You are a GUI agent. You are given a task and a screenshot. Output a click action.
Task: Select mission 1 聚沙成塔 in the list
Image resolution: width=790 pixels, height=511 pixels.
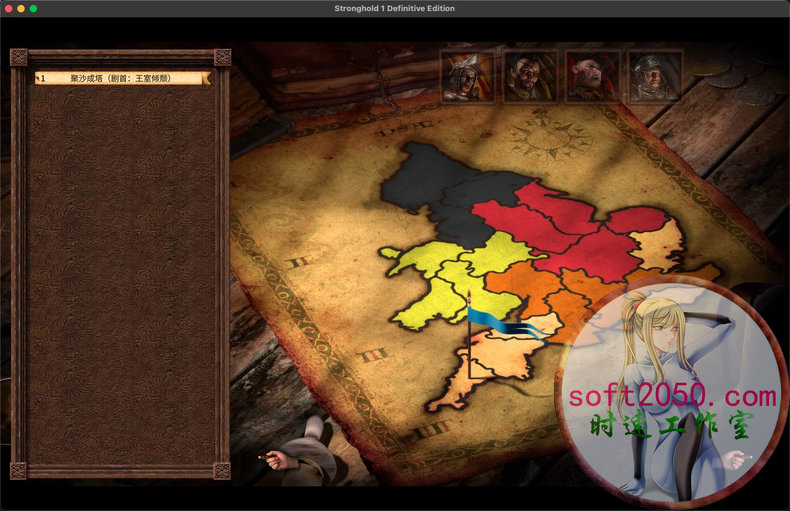120,77
